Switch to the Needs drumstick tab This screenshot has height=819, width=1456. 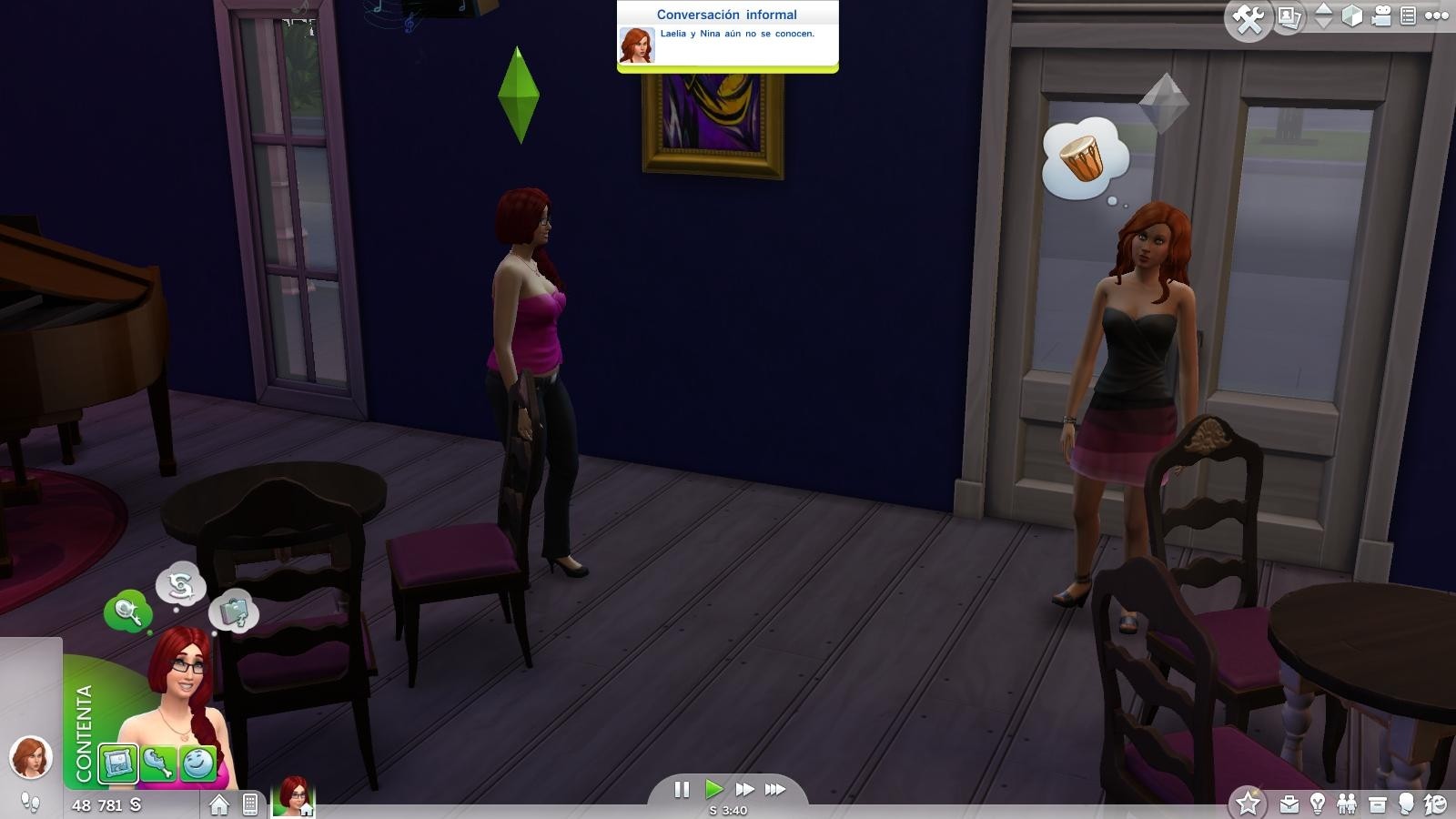[157, 763]
